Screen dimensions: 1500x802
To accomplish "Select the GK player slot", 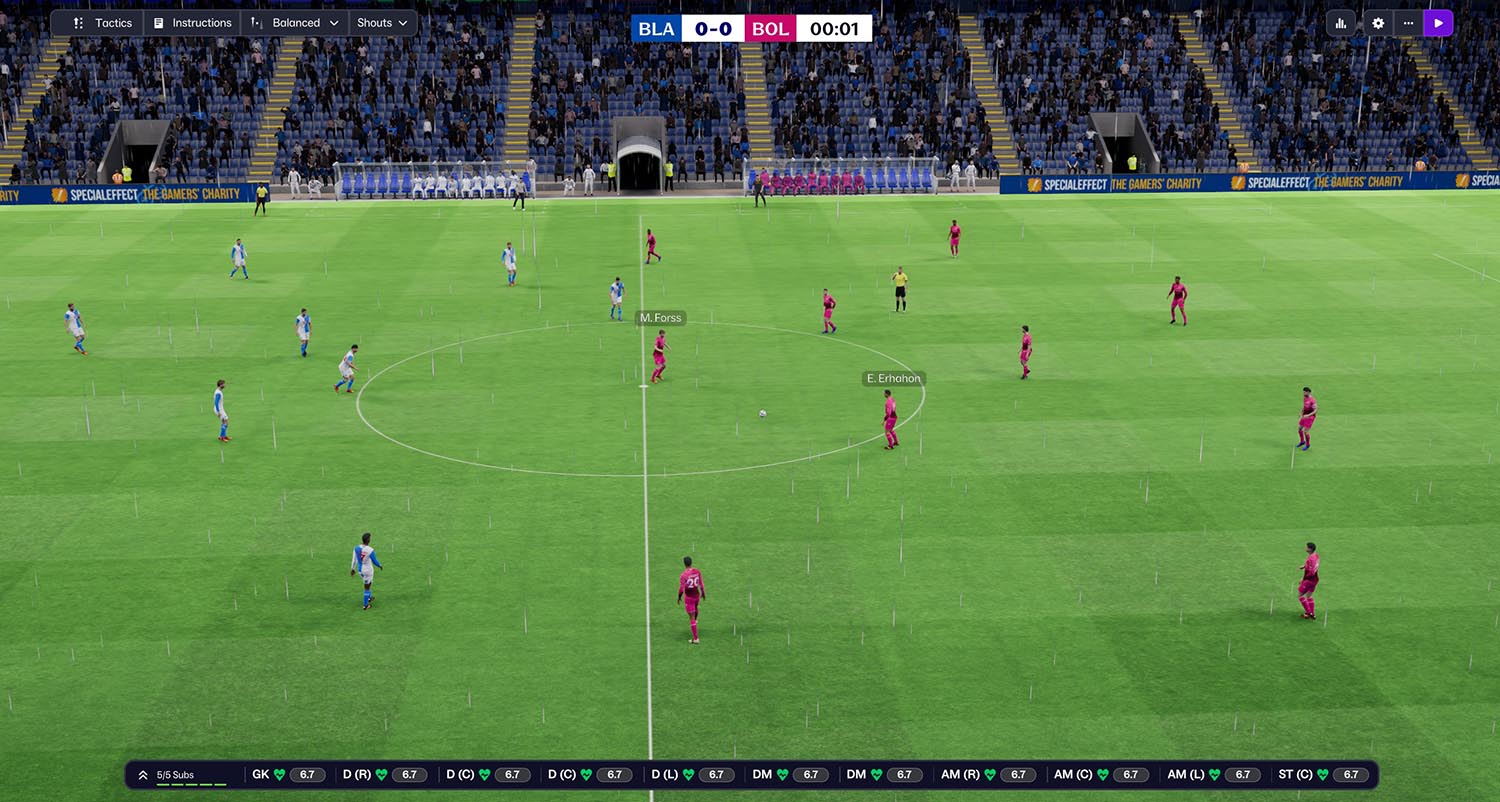I will click(285, 775).
